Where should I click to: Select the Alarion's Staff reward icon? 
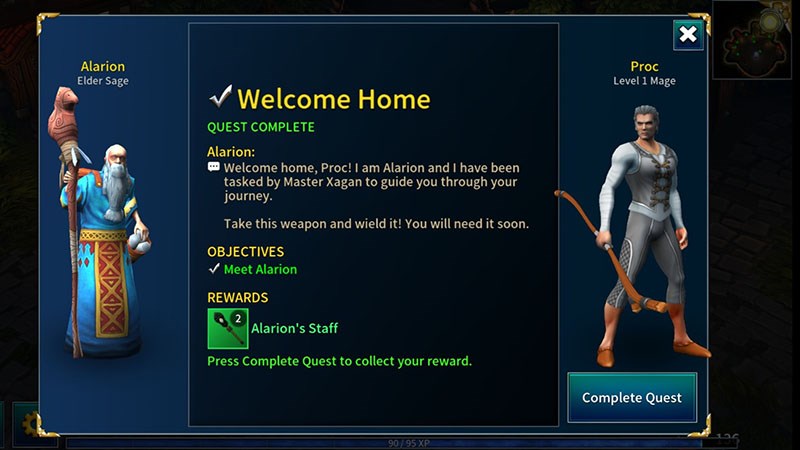(227, 328)
